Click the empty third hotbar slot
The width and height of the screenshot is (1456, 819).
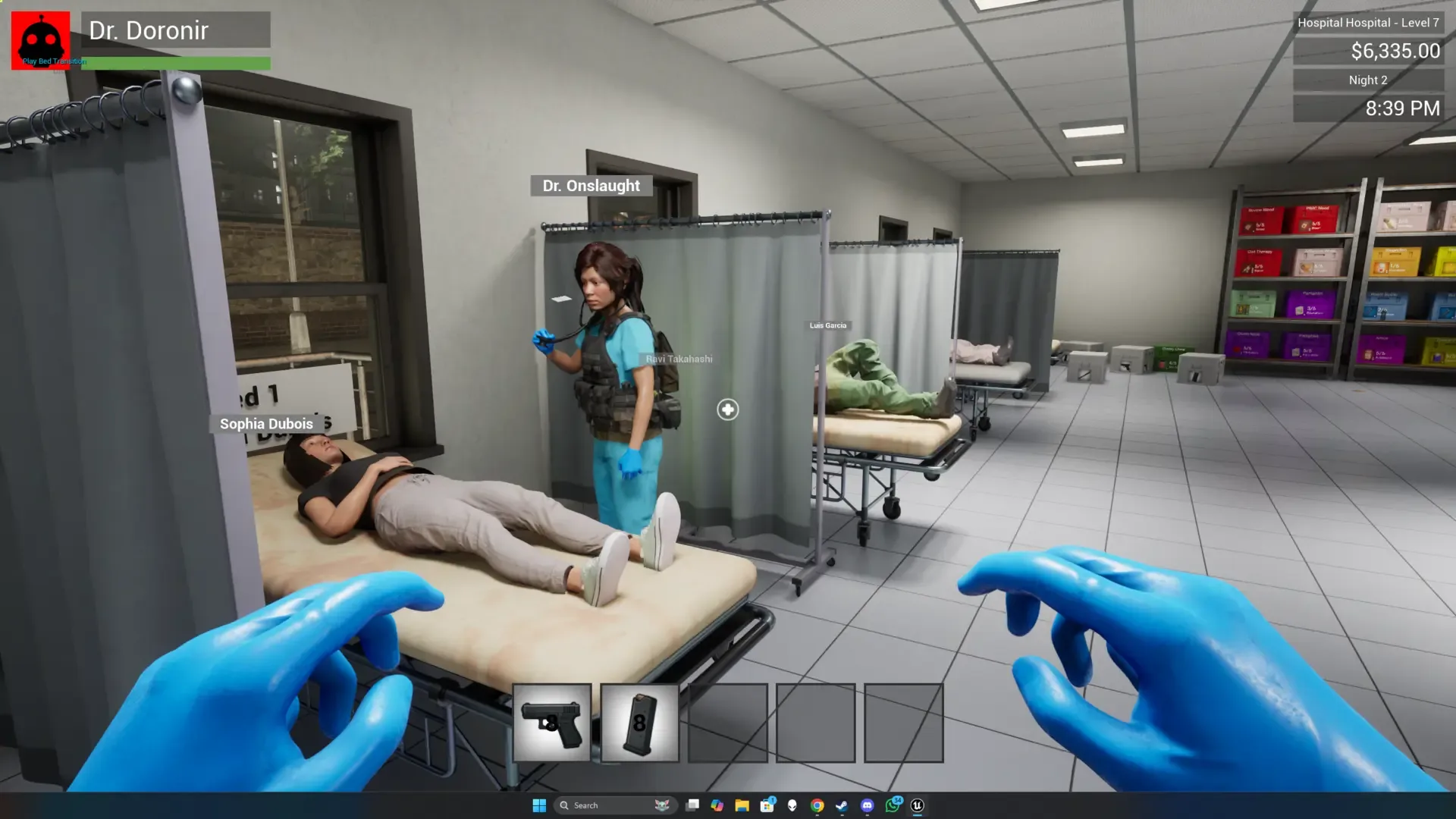[727, 723]
